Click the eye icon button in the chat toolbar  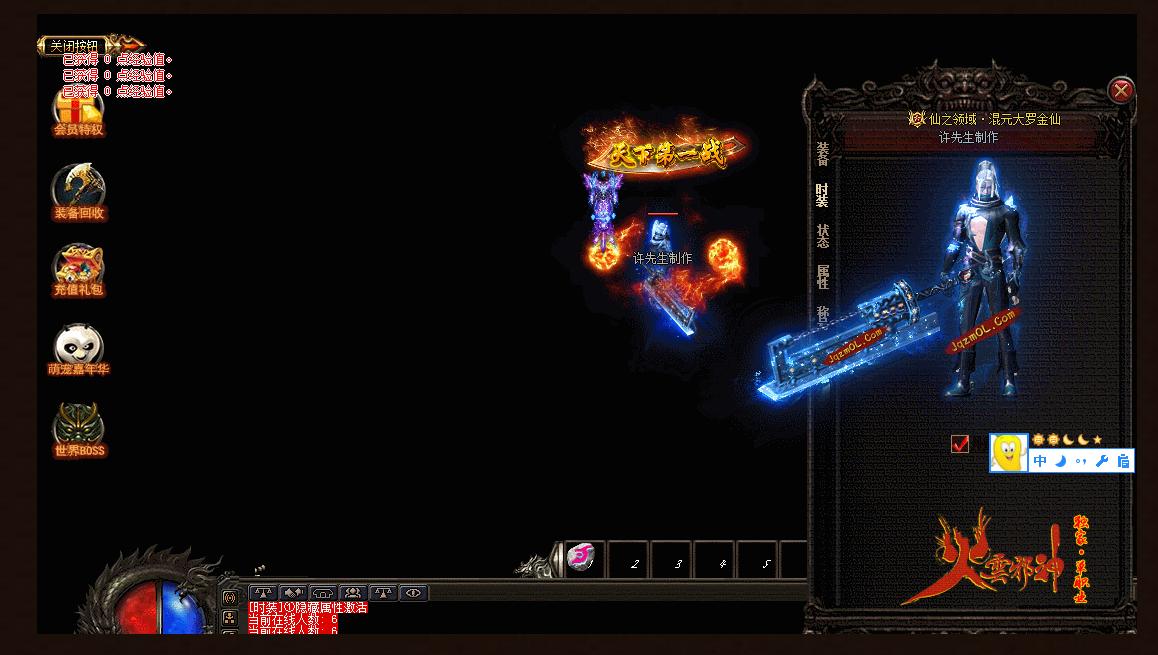point(413,593)
